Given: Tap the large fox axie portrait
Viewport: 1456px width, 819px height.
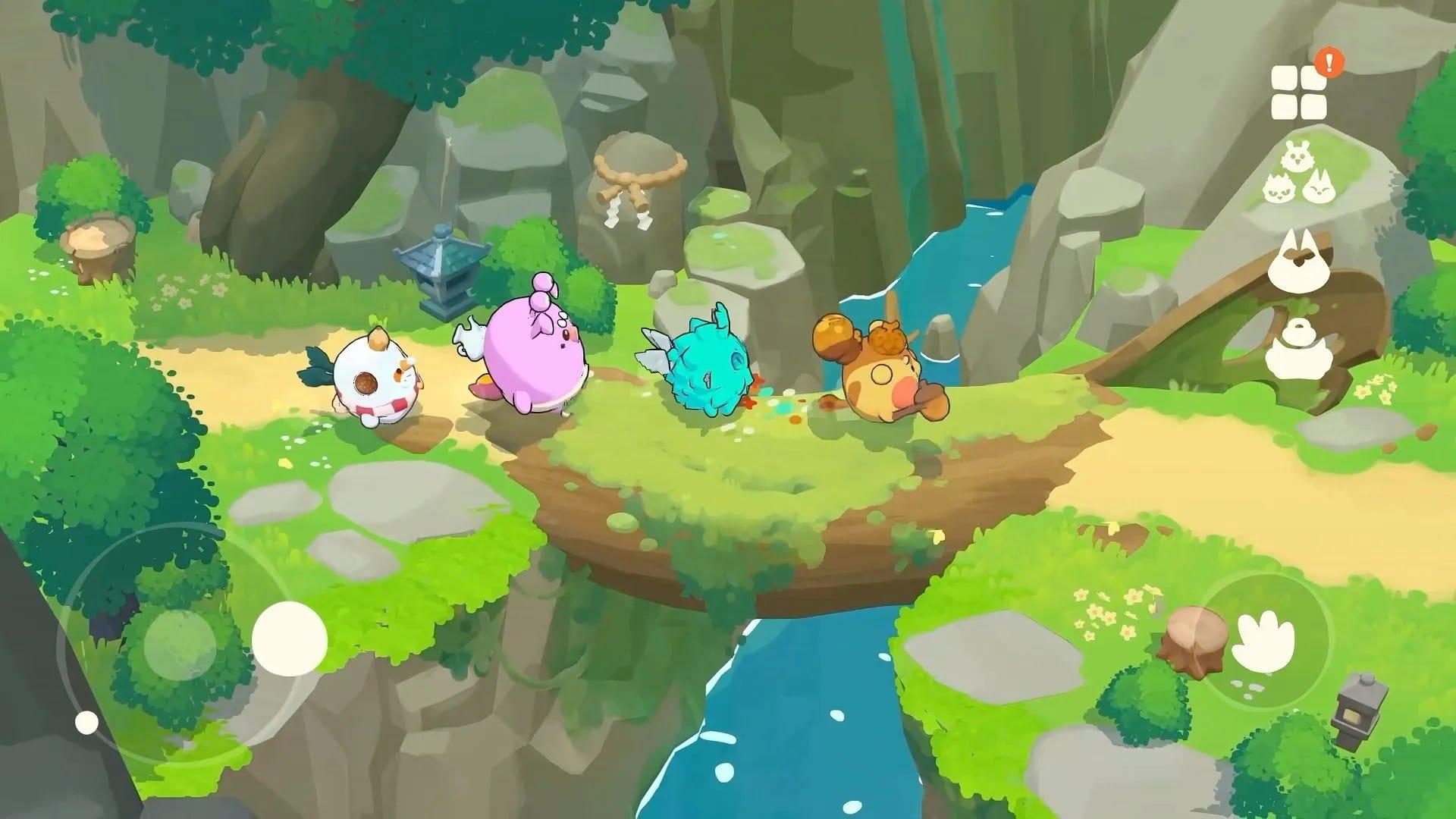Looking at the screenshot, I should click(1298, 259).
